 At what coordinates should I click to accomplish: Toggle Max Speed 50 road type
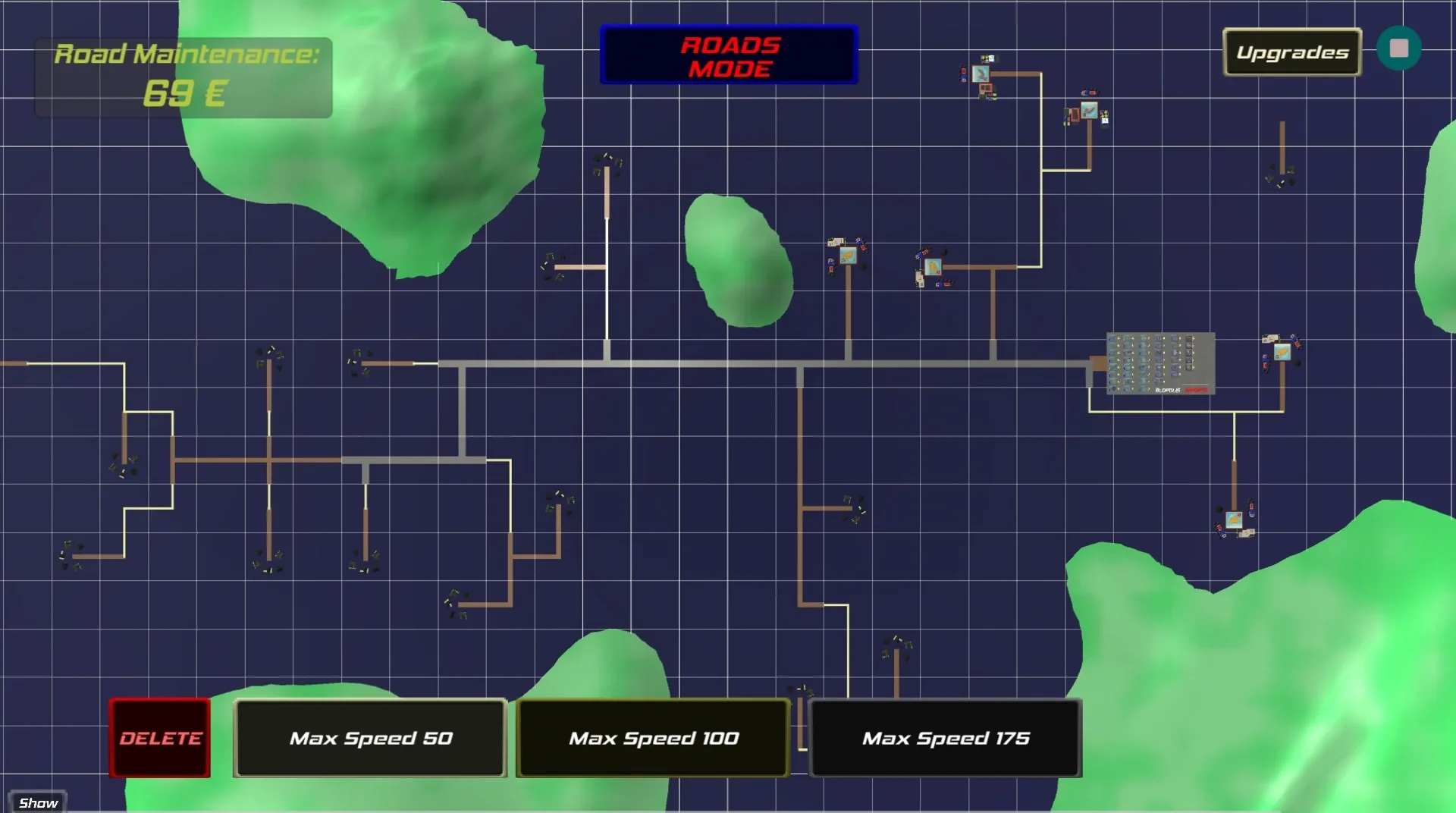pyautogui.click(x=369, y=738)
